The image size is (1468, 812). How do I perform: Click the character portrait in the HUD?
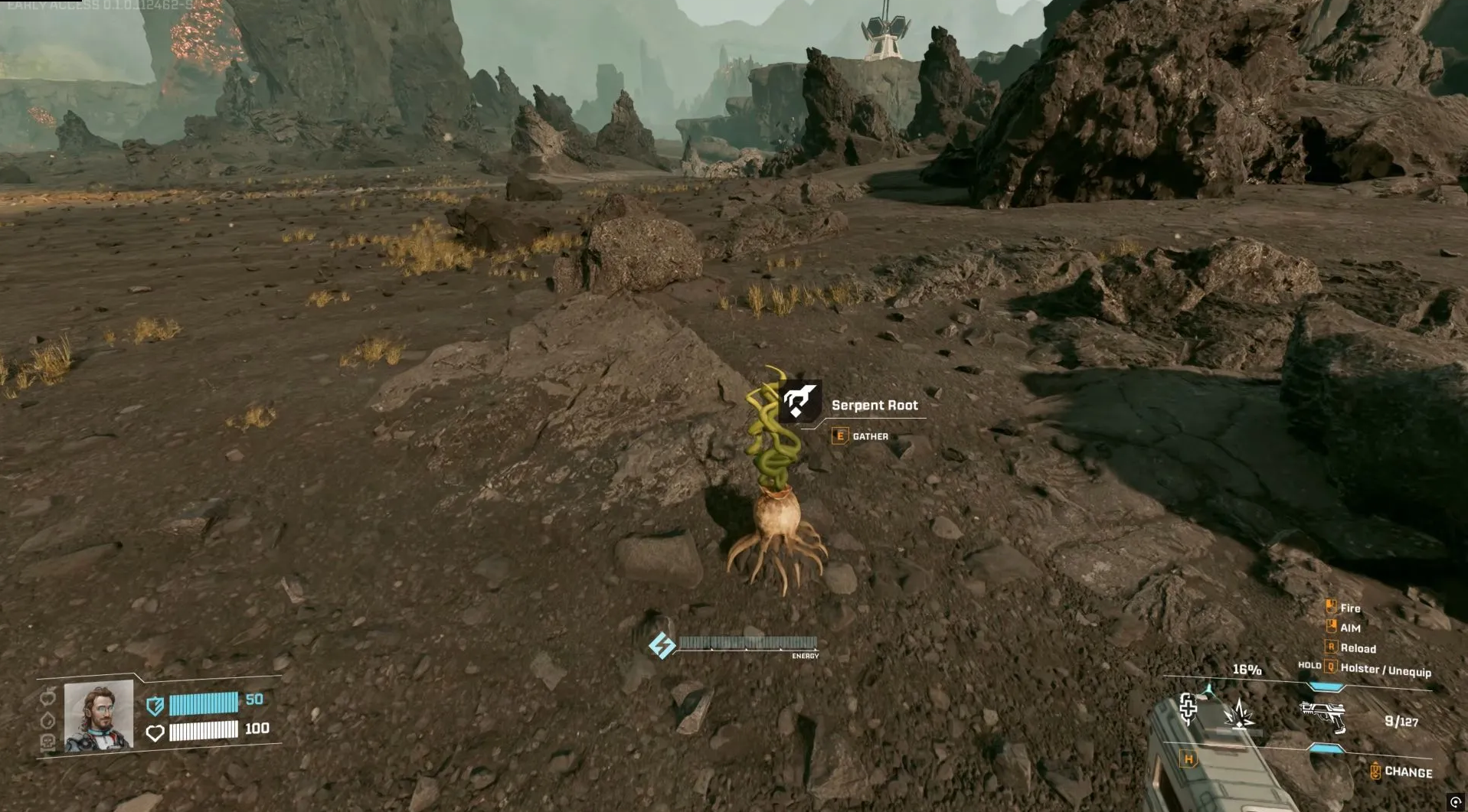[x=99, y=716]
